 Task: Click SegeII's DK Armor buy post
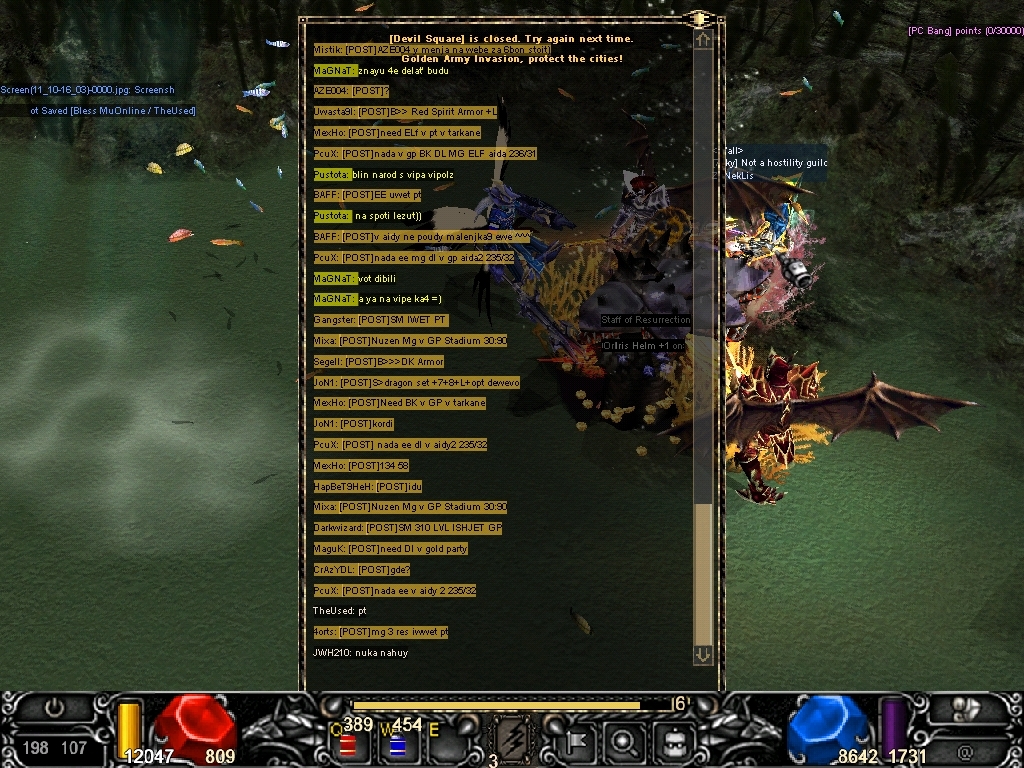(x=378, y=361)
